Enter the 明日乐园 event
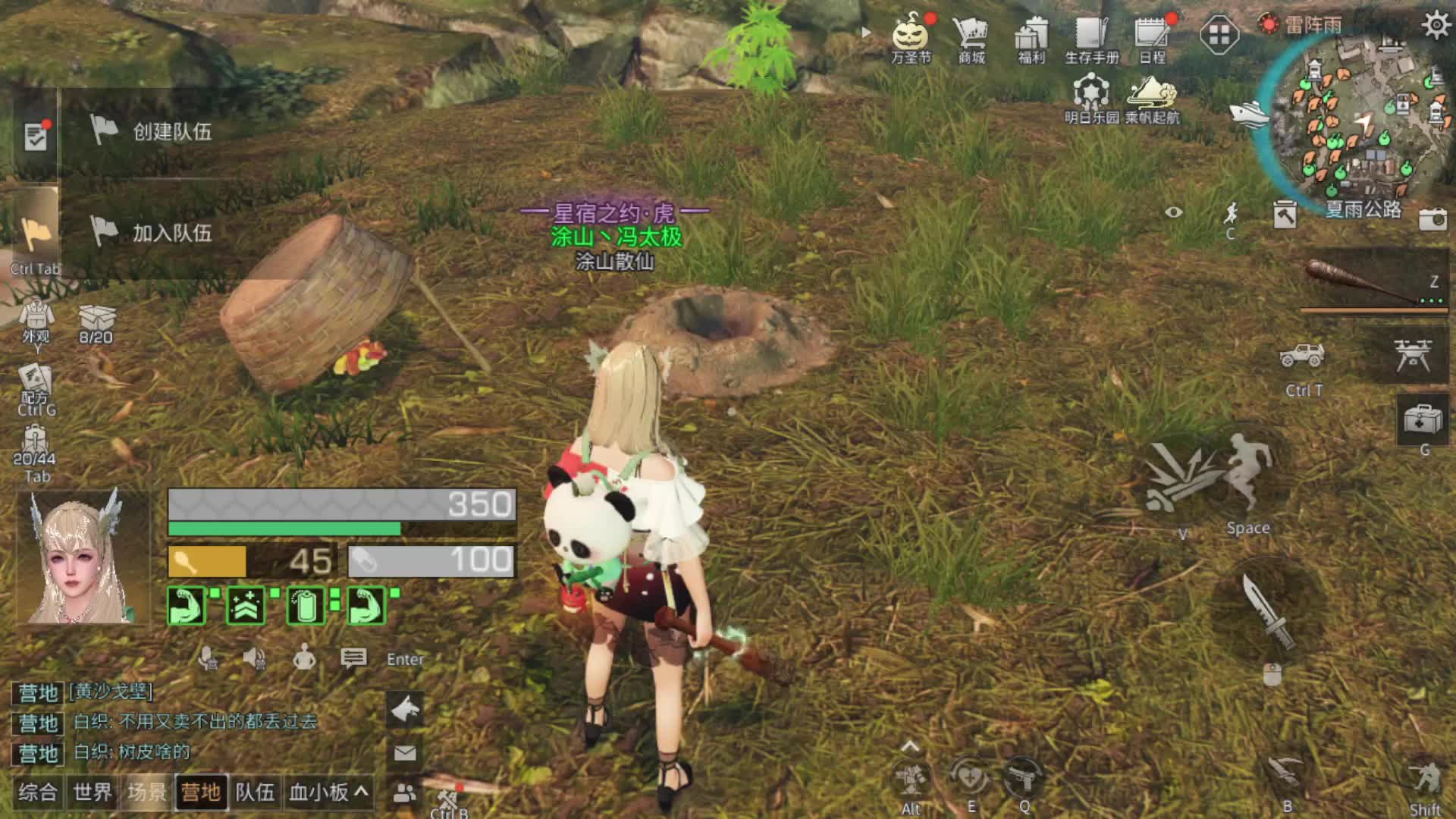This screenshot has width=1456, height=819. [x=1091, y=97]
